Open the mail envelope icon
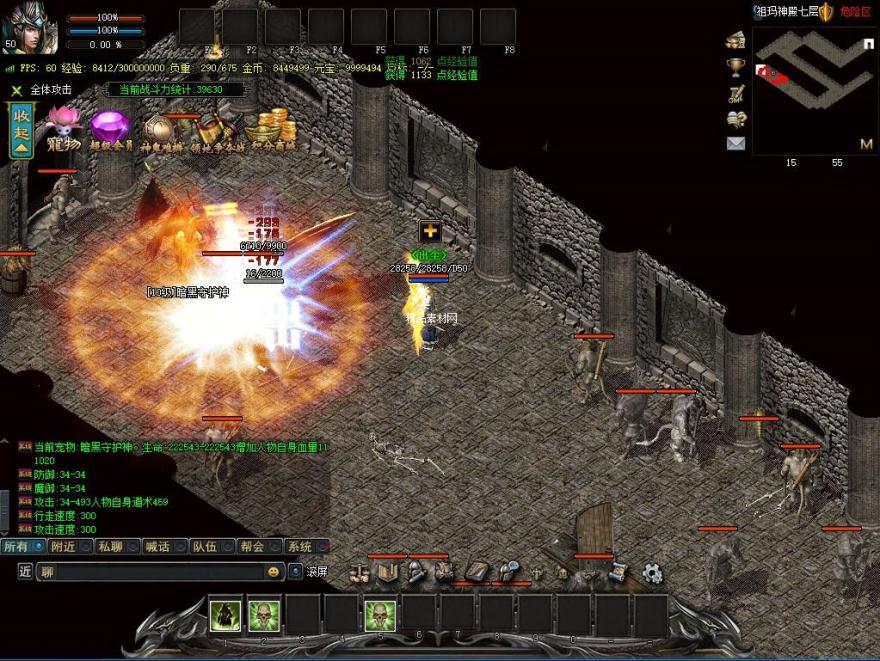 coord(736,143)
